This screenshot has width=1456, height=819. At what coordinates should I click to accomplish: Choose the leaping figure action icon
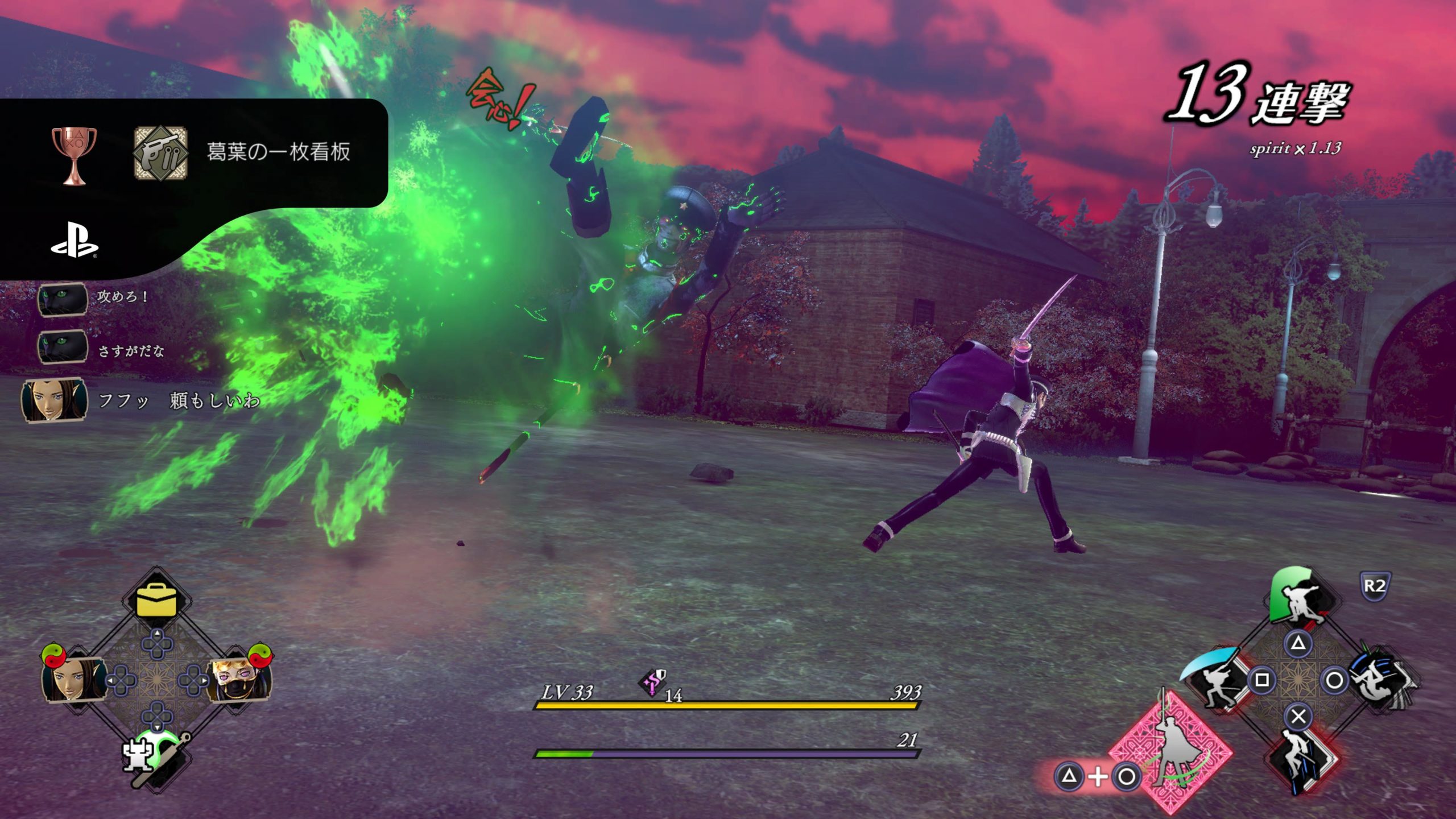point(1300,759)
